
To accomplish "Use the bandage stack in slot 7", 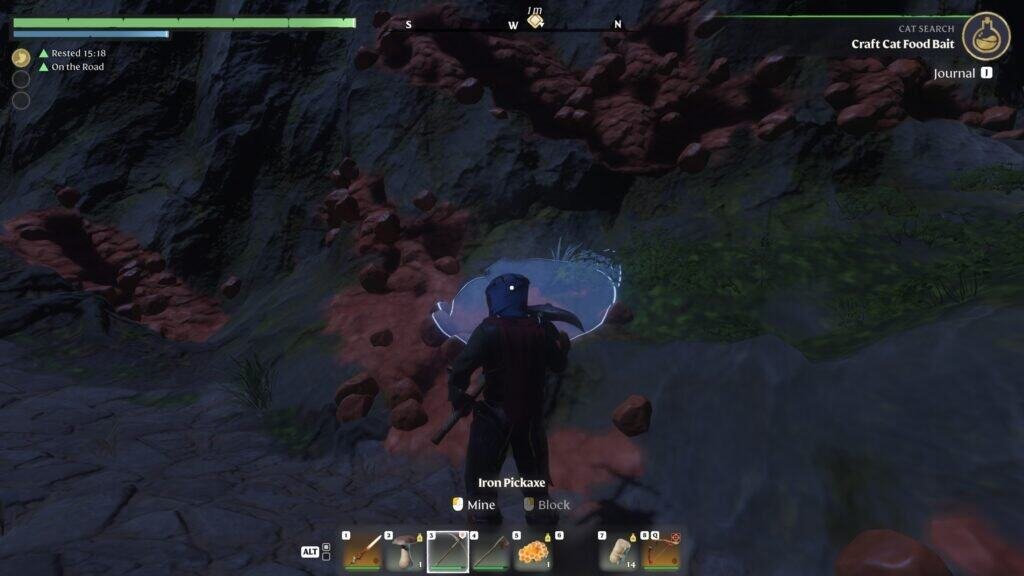I will tap(620, 551).
